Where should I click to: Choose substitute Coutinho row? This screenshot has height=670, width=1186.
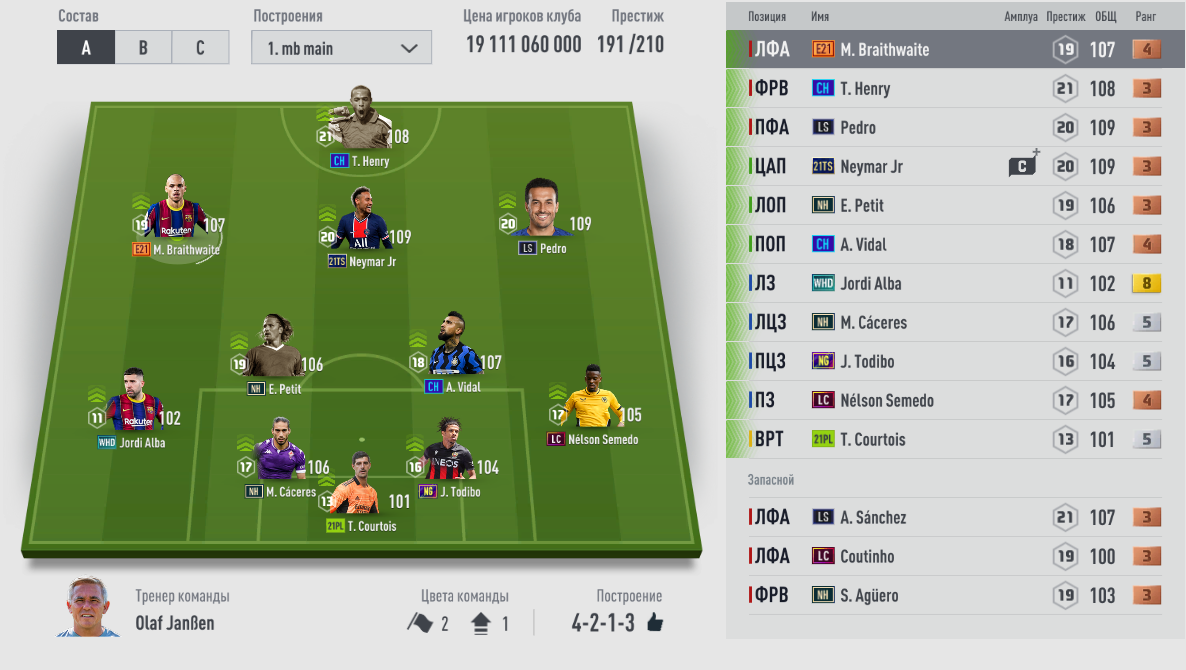coord(955,557)
